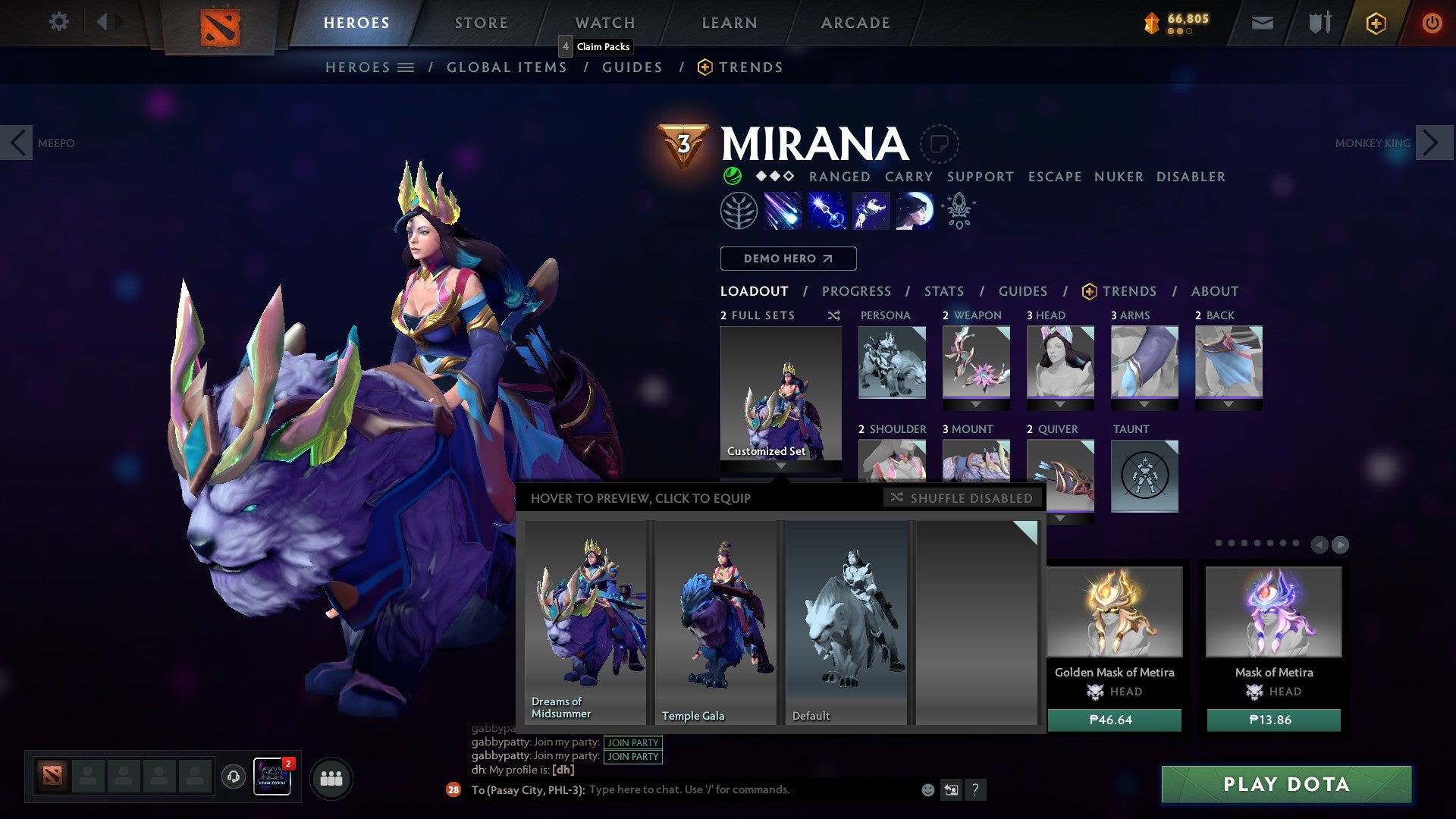The width and height of the screenshot is (1456, 819).
Task: Click the power button to exit Dota
Action: 1433,23
